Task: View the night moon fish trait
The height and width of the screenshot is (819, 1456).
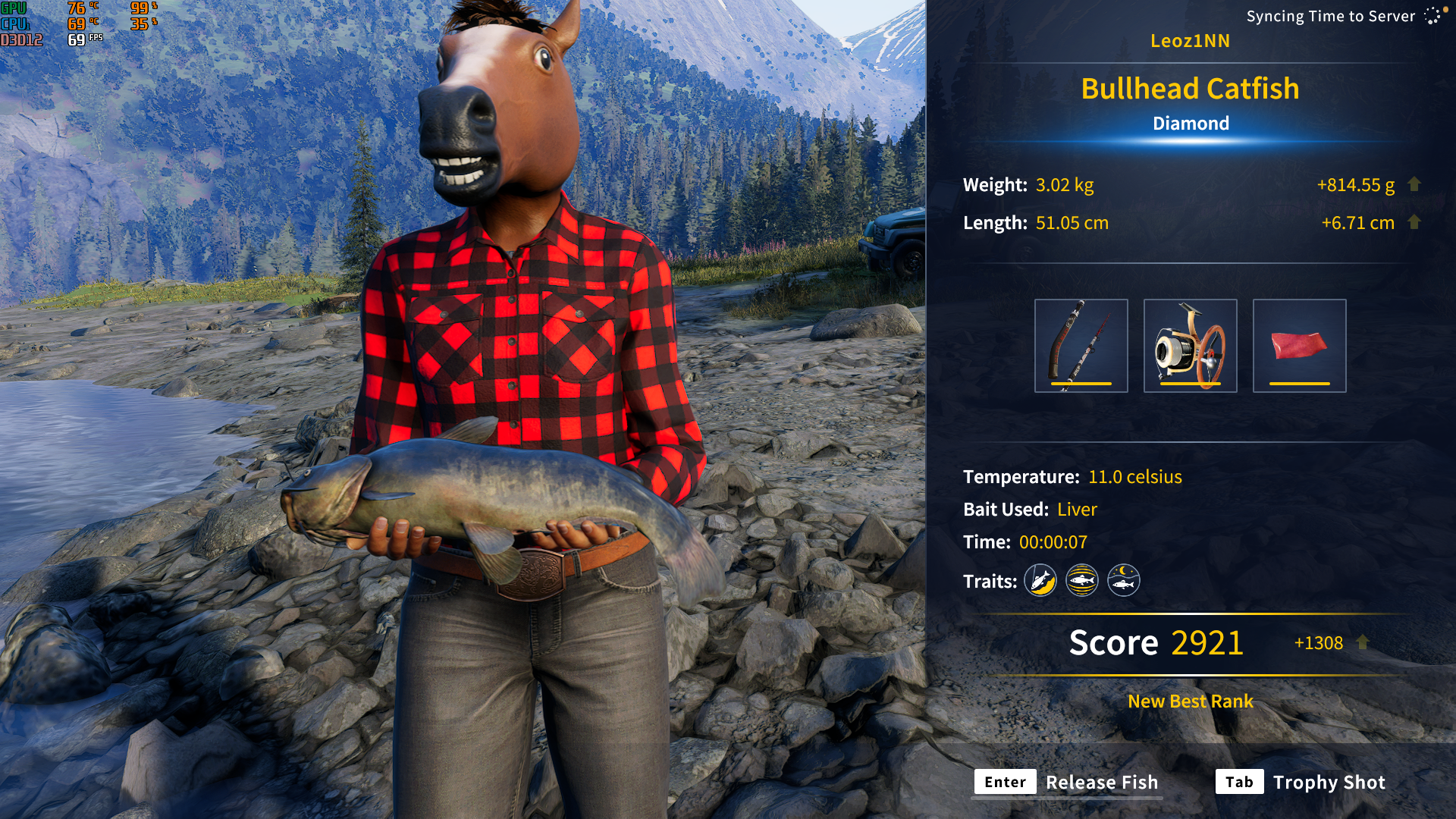Action: point(1123,581)
